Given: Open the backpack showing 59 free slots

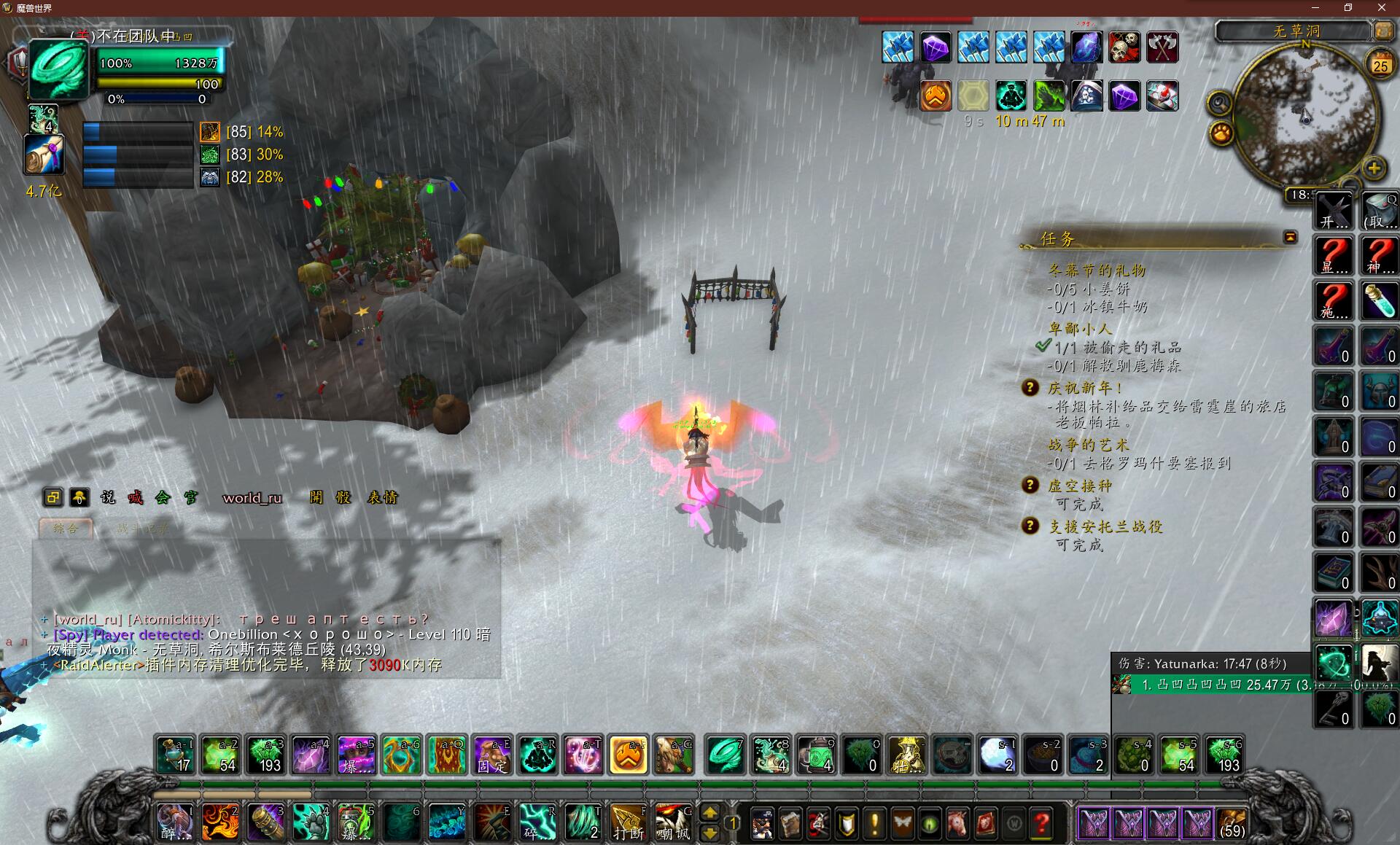Looking at the screenshot, I should point(1232,823).
